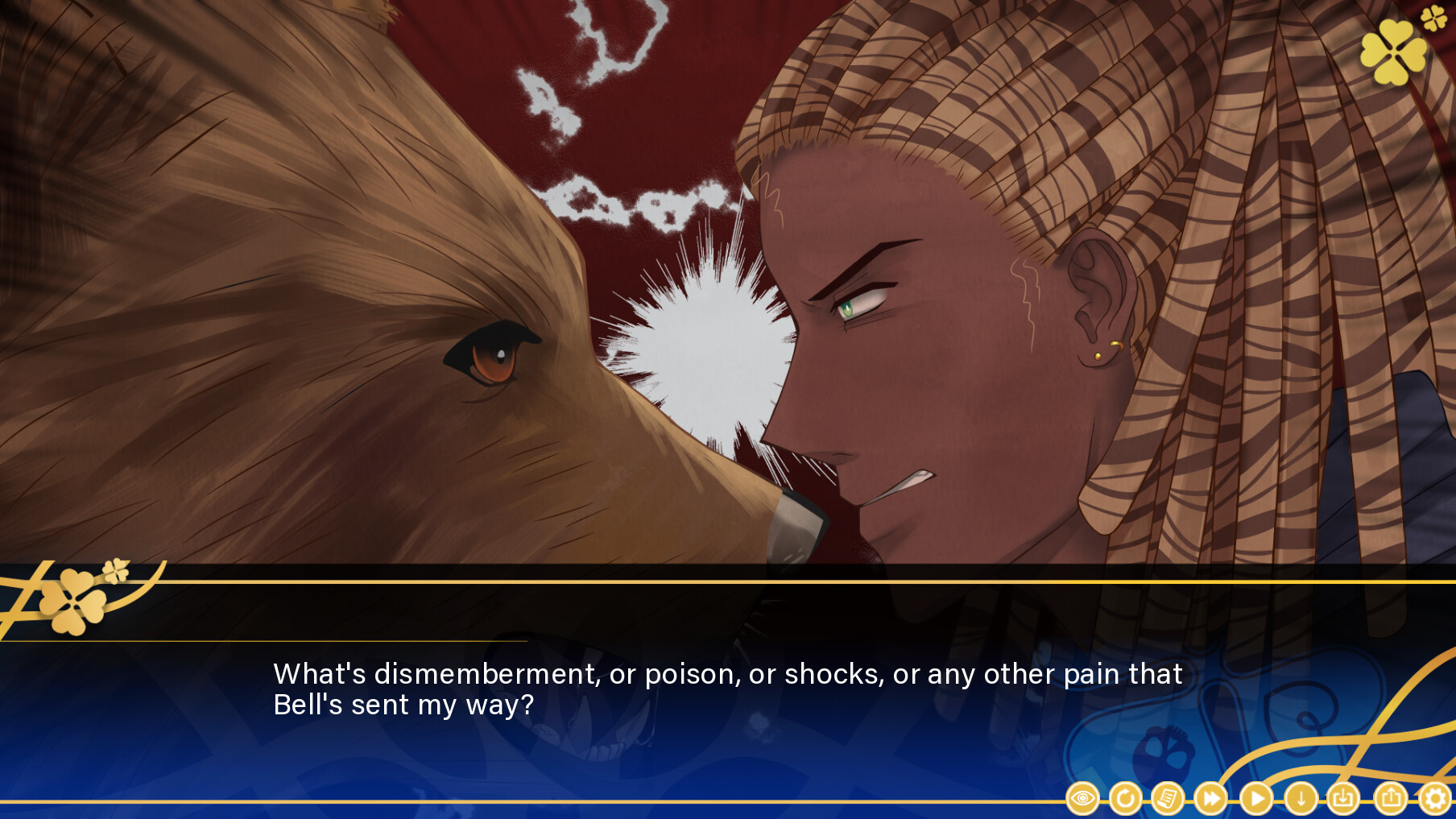The height and width of the screenshot is (819, 1456).
Task: Return to the previous line of dialogue
Action: (1125, 799)
